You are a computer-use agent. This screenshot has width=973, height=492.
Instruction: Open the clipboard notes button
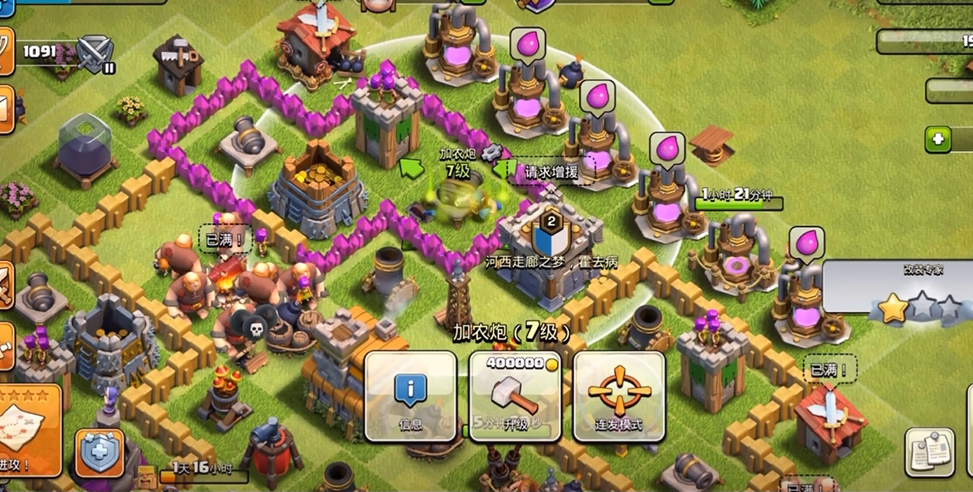(929, 452)
